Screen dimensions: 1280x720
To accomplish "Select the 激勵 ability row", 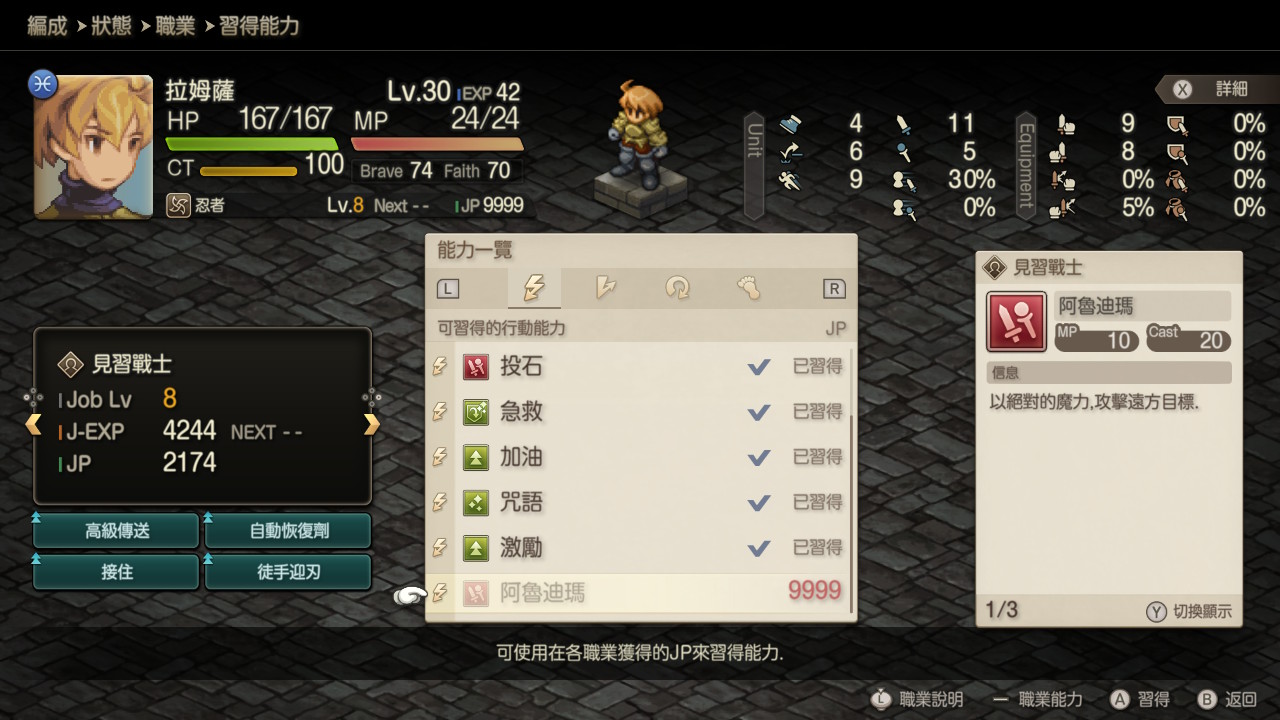I will 640,548.
